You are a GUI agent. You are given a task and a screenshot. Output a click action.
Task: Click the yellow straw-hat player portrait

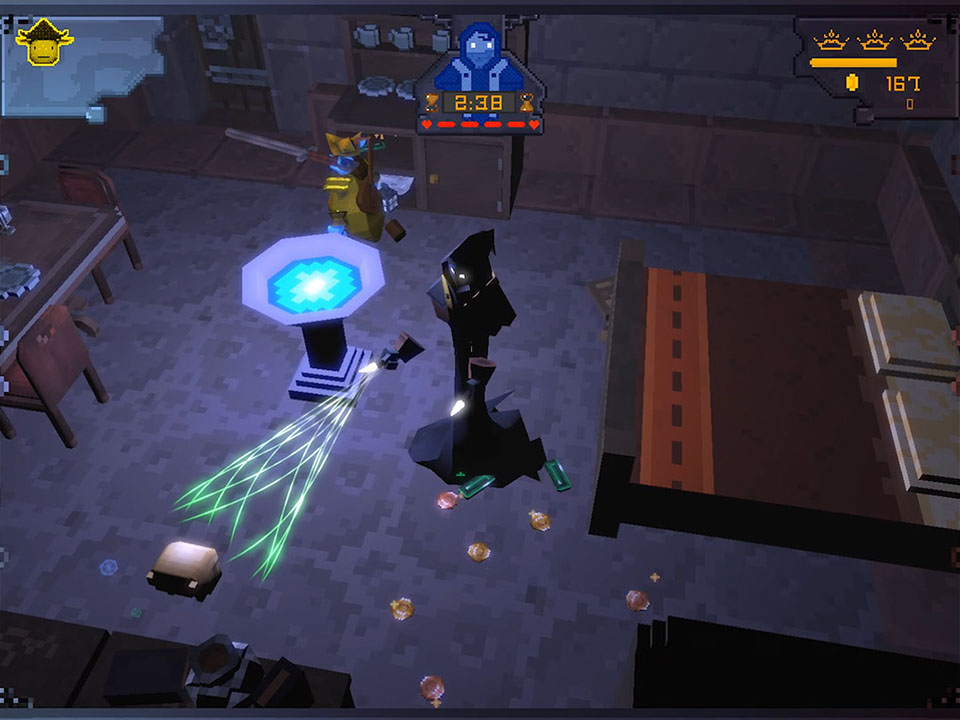click(x=44, y=43)
